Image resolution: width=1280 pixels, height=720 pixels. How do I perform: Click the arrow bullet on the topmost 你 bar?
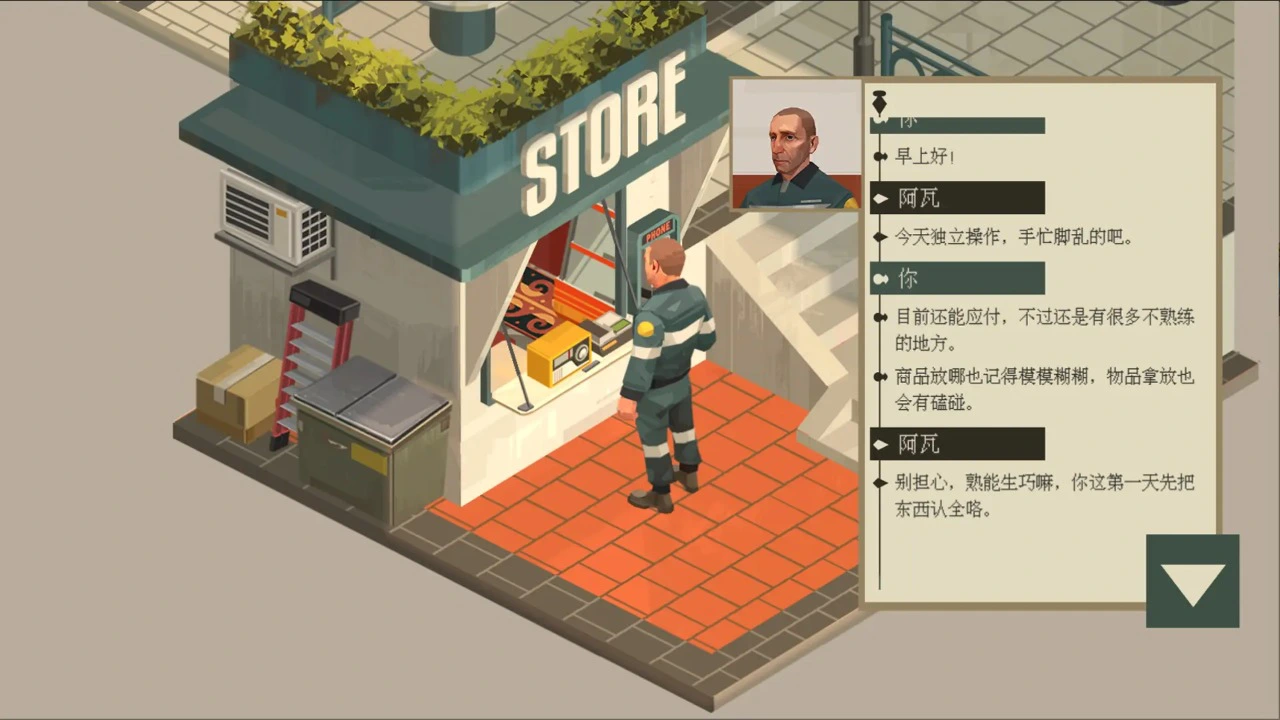click(881, 123)
